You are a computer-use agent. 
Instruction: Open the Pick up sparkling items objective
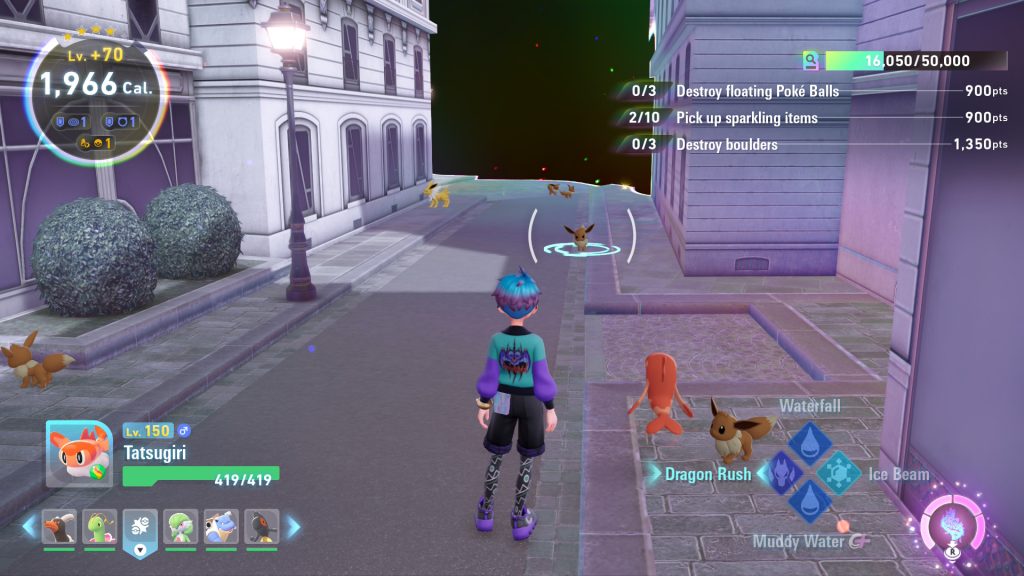pos(747,118)
